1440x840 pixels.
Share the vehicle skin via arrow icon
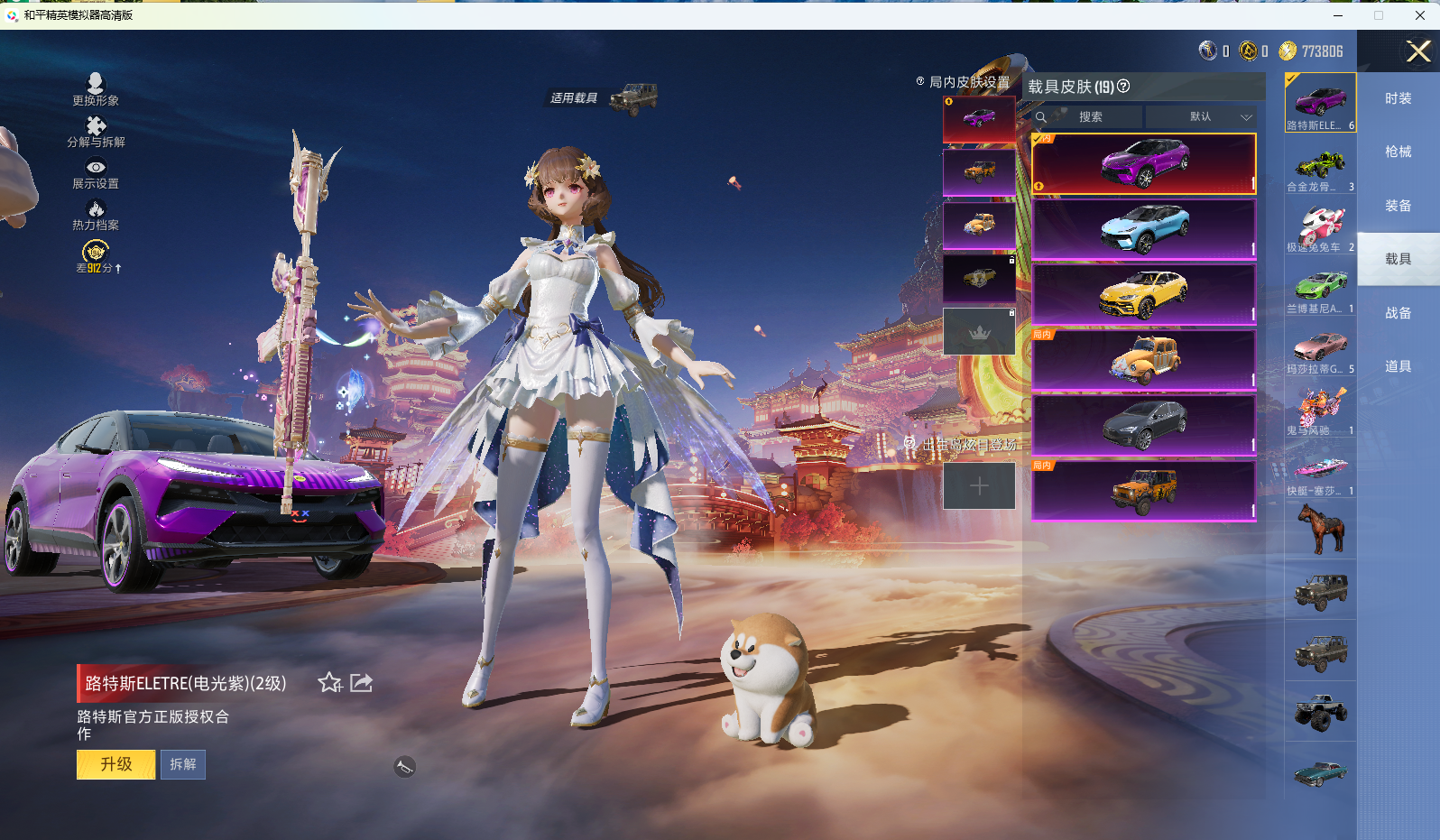point(361,683)
